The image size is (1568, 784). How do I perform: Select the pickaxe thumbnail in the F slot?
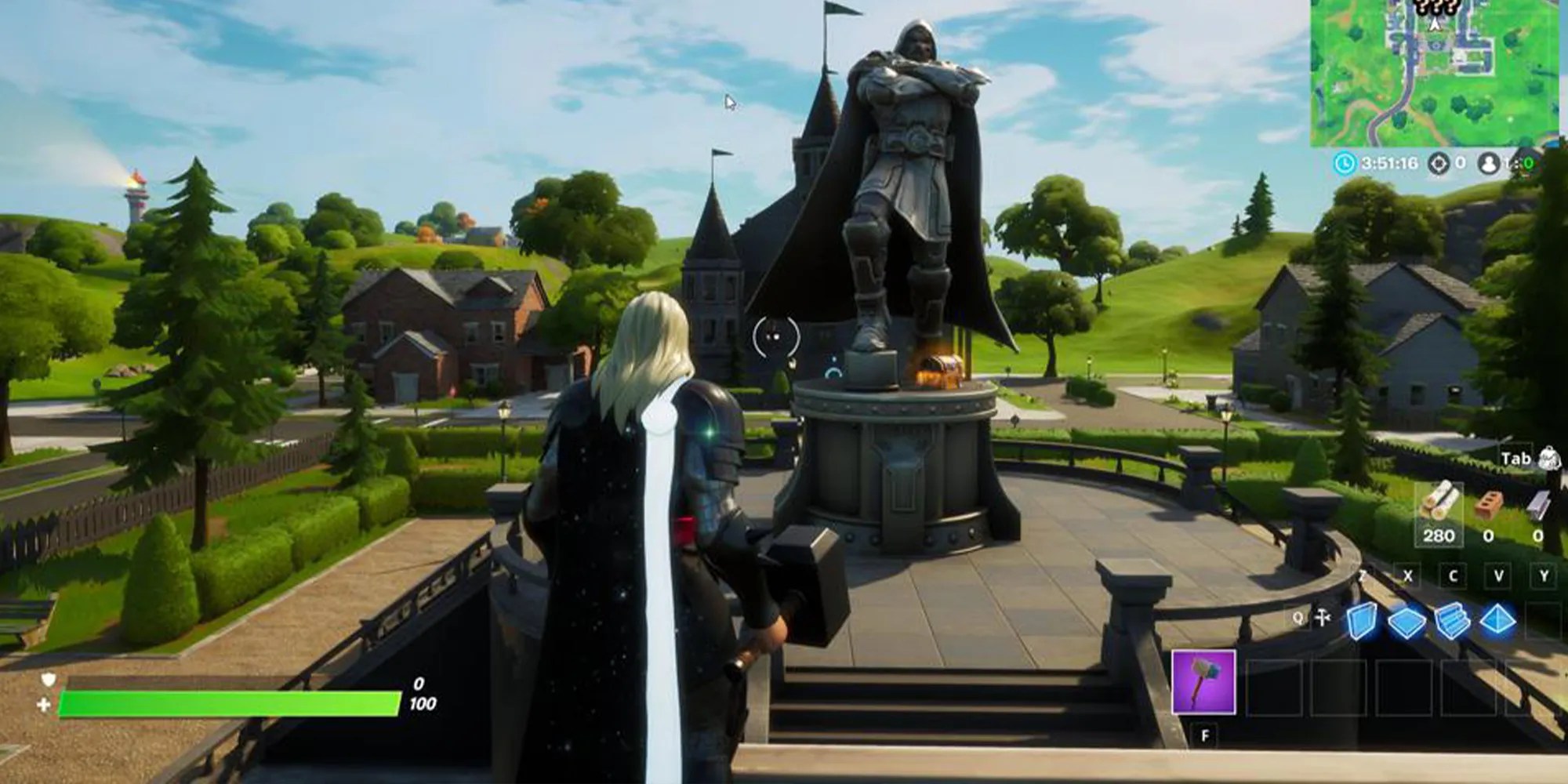[1204, 681]
